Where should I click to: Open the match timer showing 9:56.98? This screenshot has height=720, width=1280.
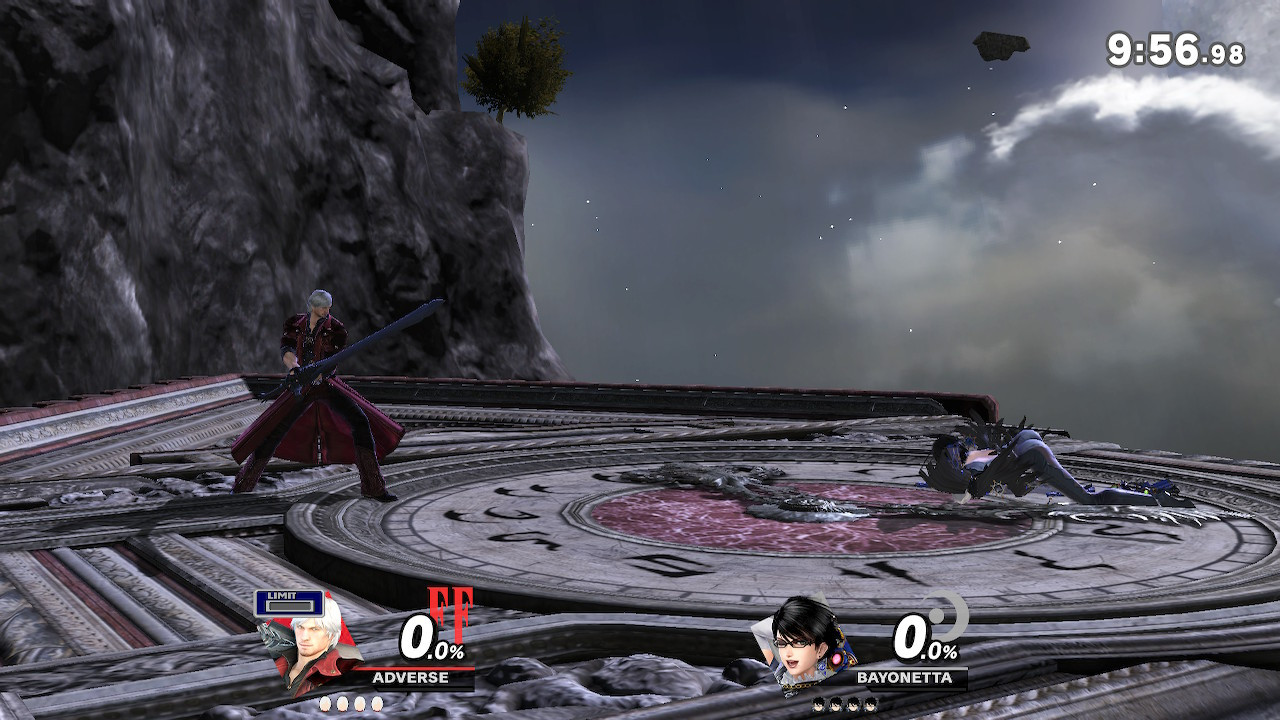tap(1175, 45)
